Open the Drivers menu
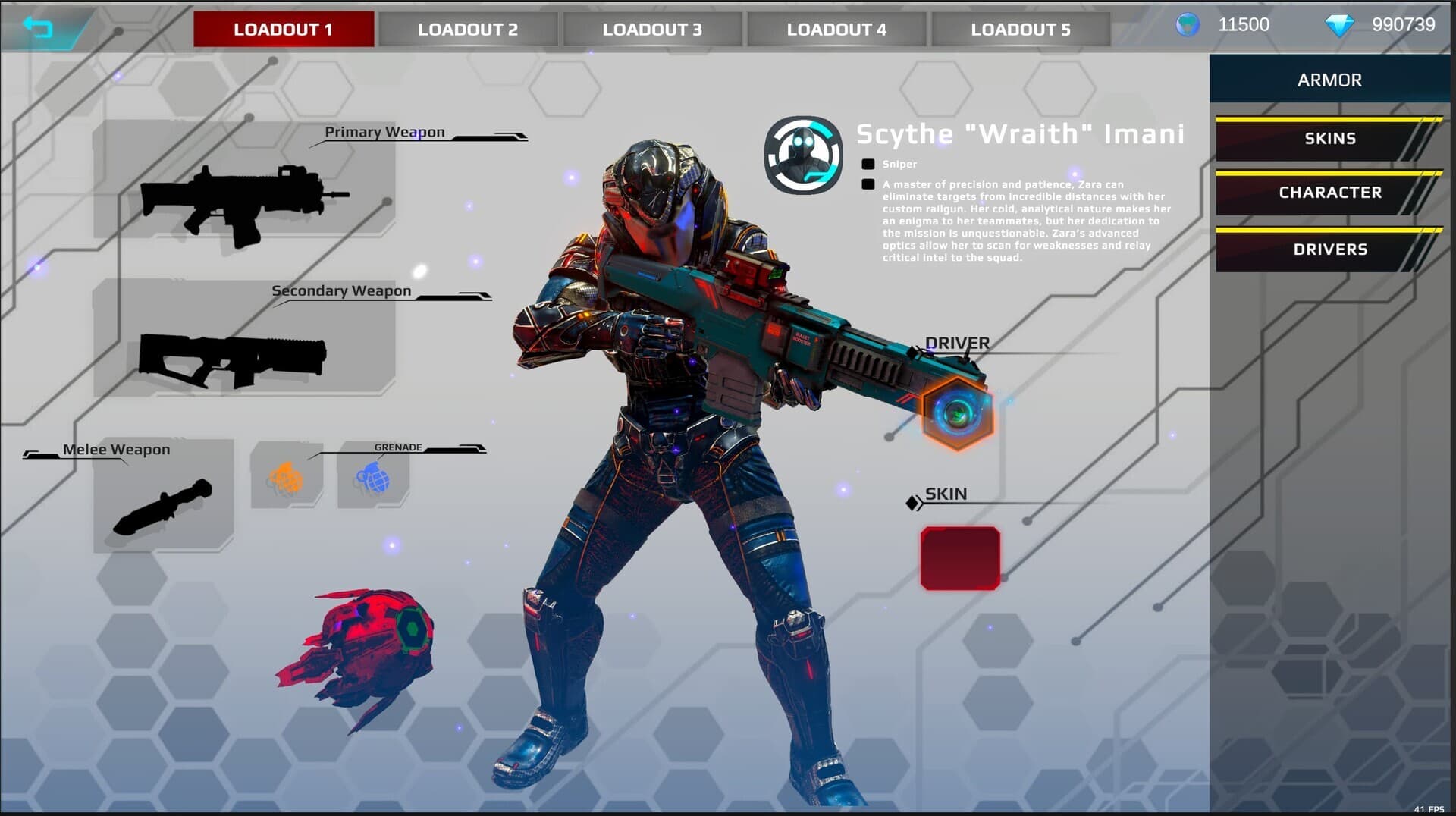Viewport: 1456px width, 816px height. click(1329, 250)
